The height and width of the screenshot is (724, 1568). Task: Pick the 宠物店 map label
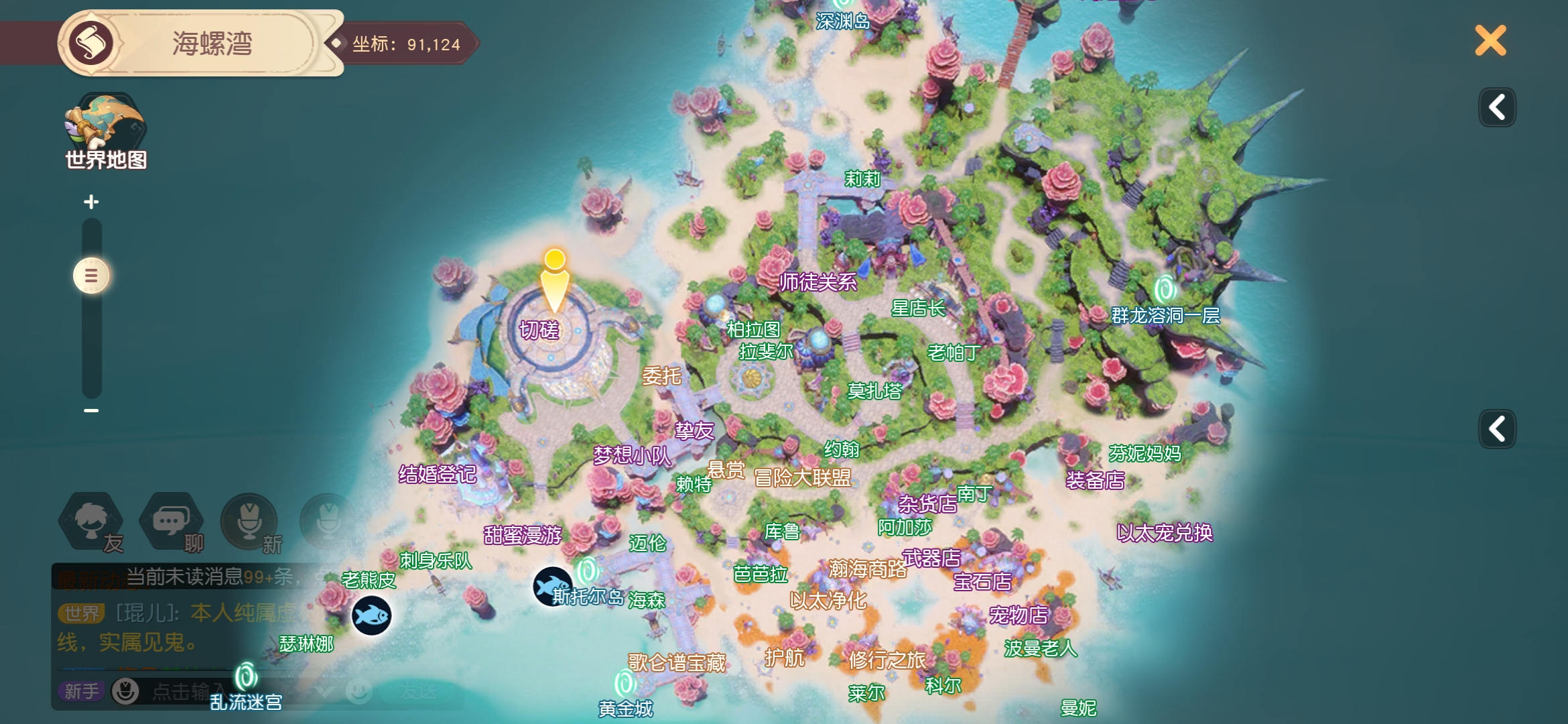[1019, 615]
